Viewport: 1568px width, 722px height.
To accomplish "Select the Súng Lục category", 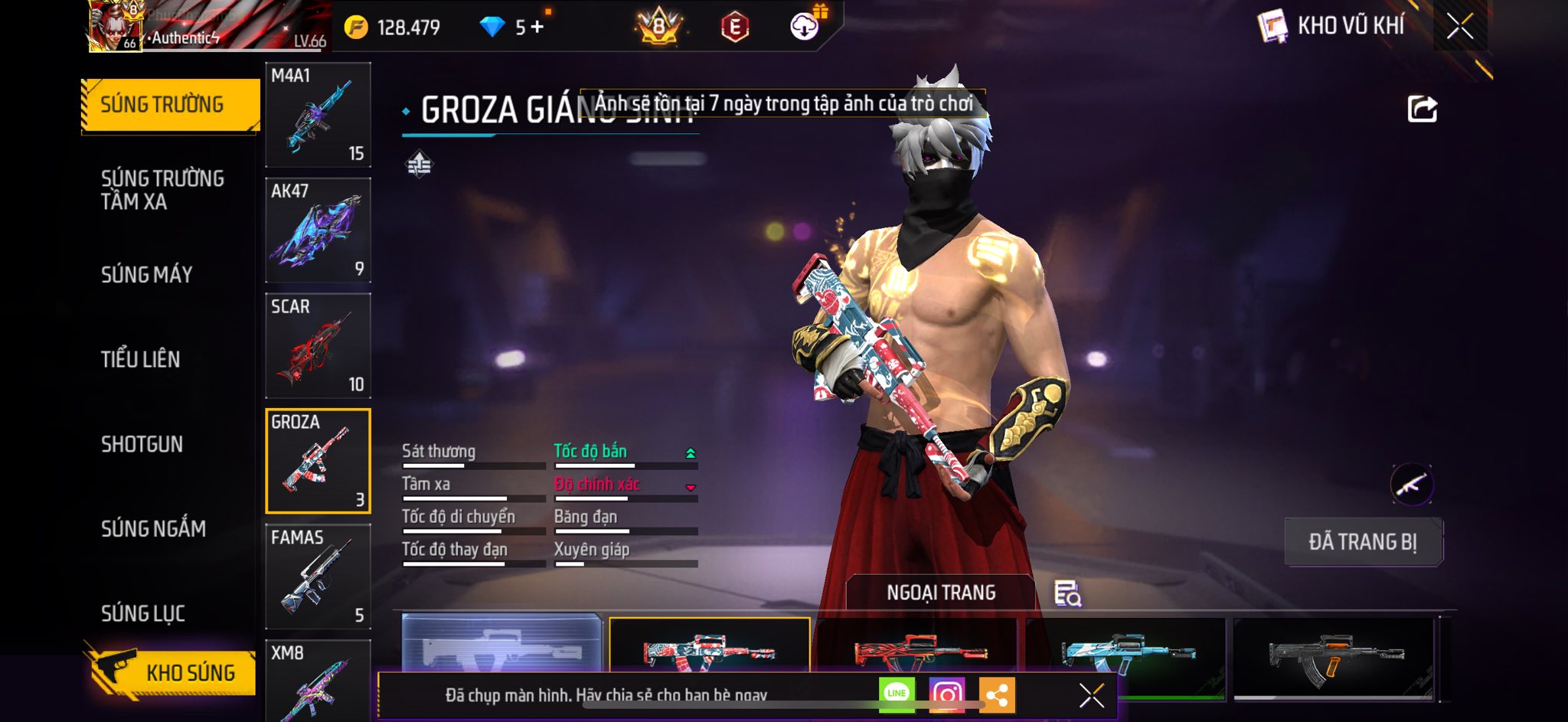I will [x=143, y=613].
